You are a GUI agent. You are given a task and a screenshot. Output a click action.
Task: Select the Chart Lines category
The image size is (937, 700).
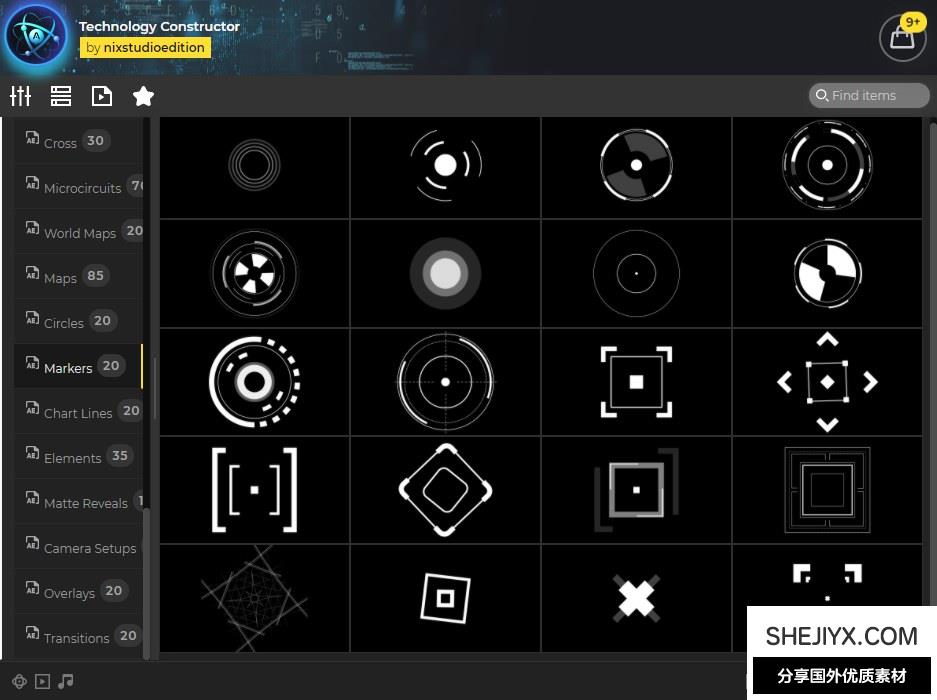coord(78,412)
